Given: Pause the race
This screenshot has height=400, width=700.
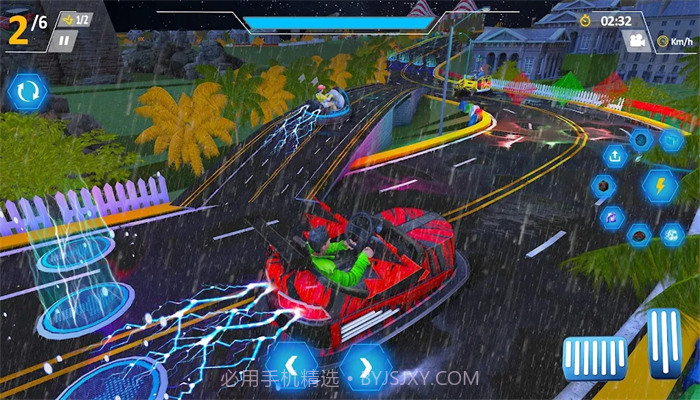Looking at the screenshot, I should pyautogui.click(x=63, y=42).
